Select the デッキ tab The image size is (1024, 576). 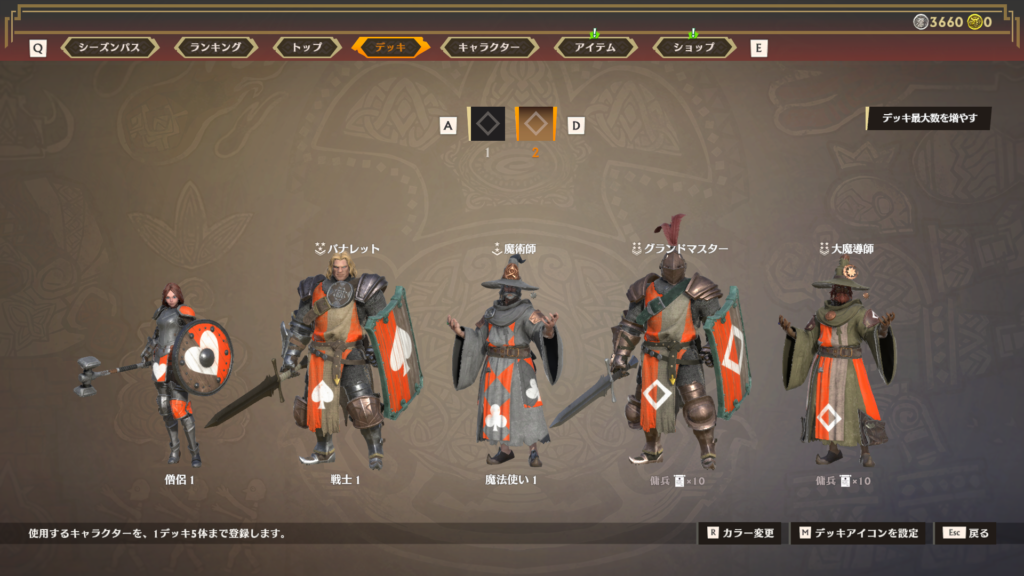point(390,47)
